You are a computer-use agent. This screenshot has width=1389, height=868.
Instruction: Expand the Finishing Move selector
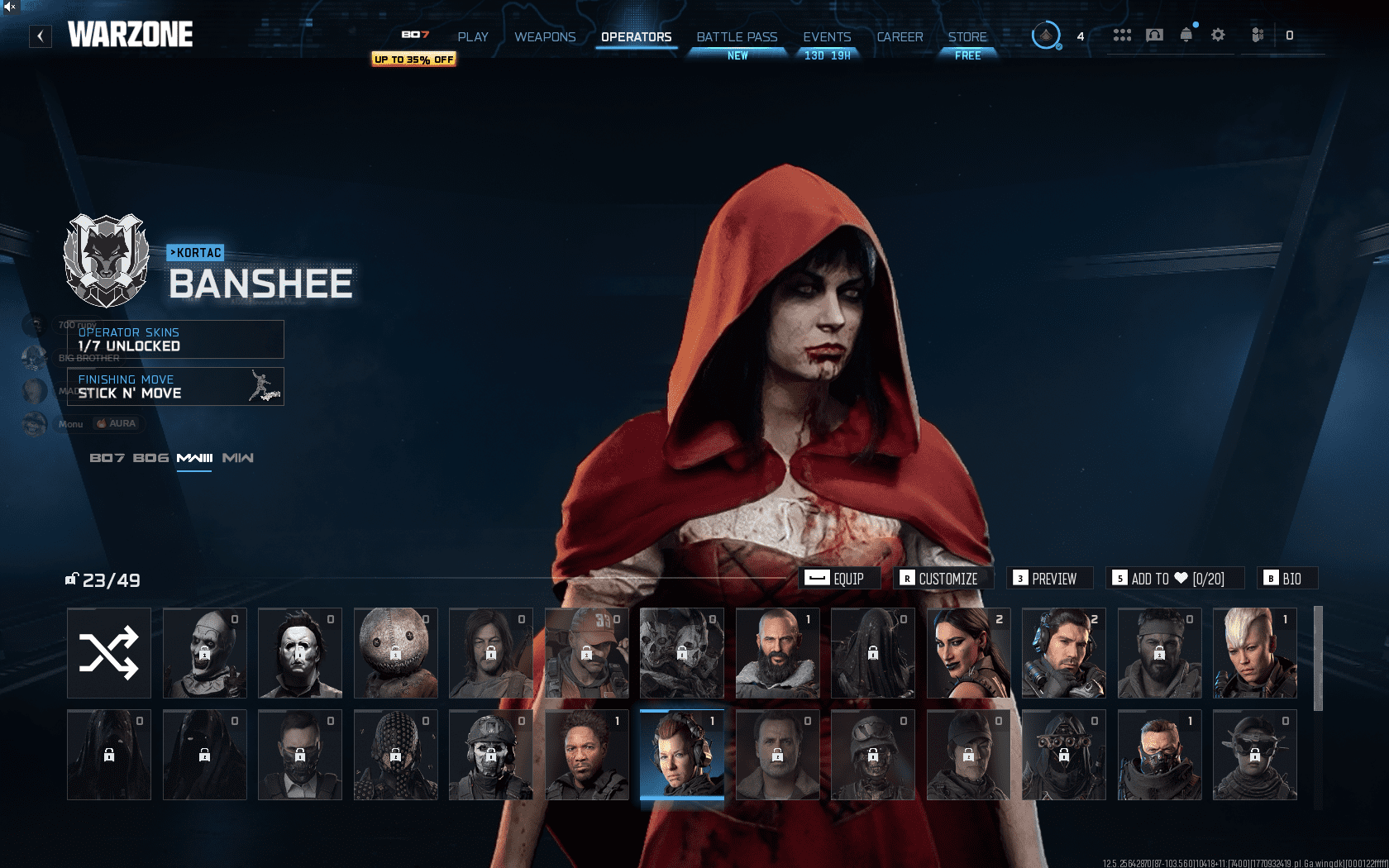click(x=174, y=385)
